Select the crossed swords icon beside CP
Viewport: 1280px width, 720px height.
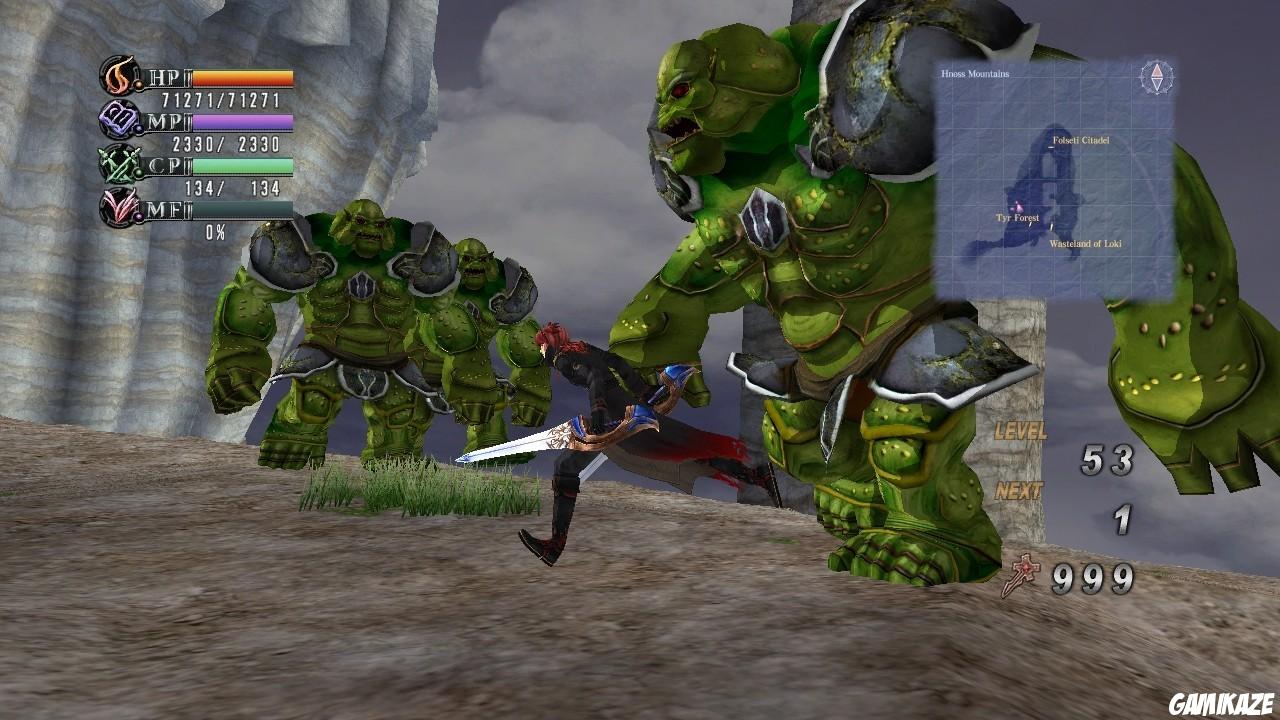118,164
